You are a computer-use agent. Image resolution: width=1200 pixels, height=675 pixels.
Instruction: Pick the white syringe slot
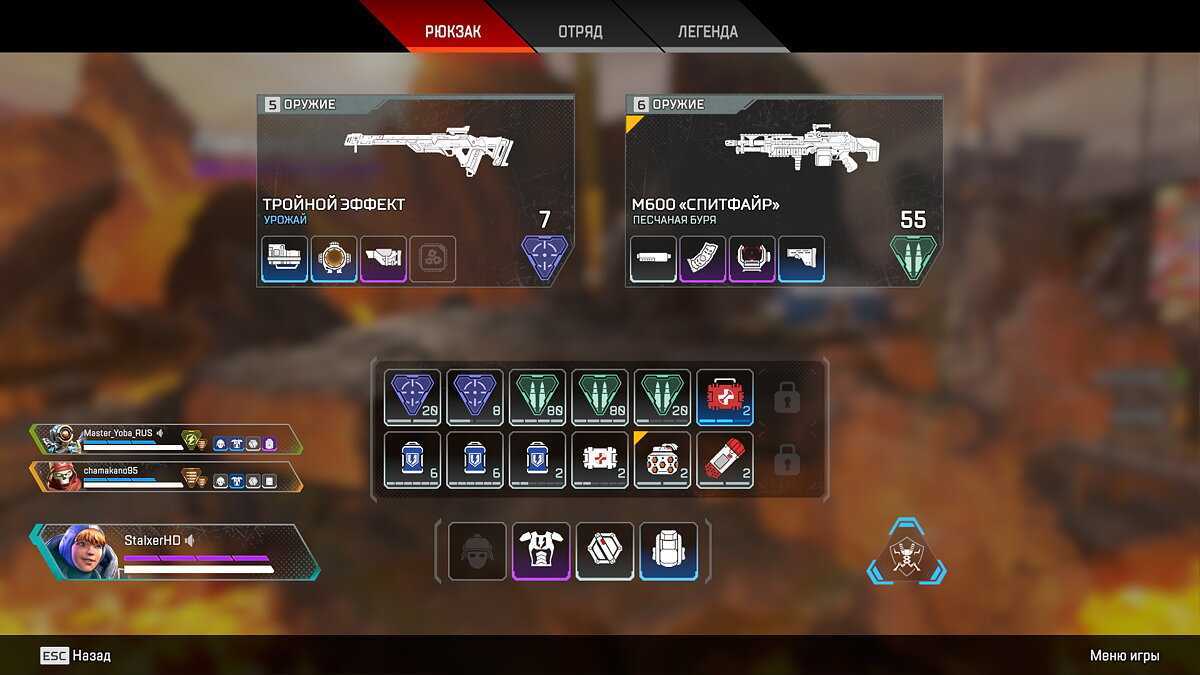600,460
